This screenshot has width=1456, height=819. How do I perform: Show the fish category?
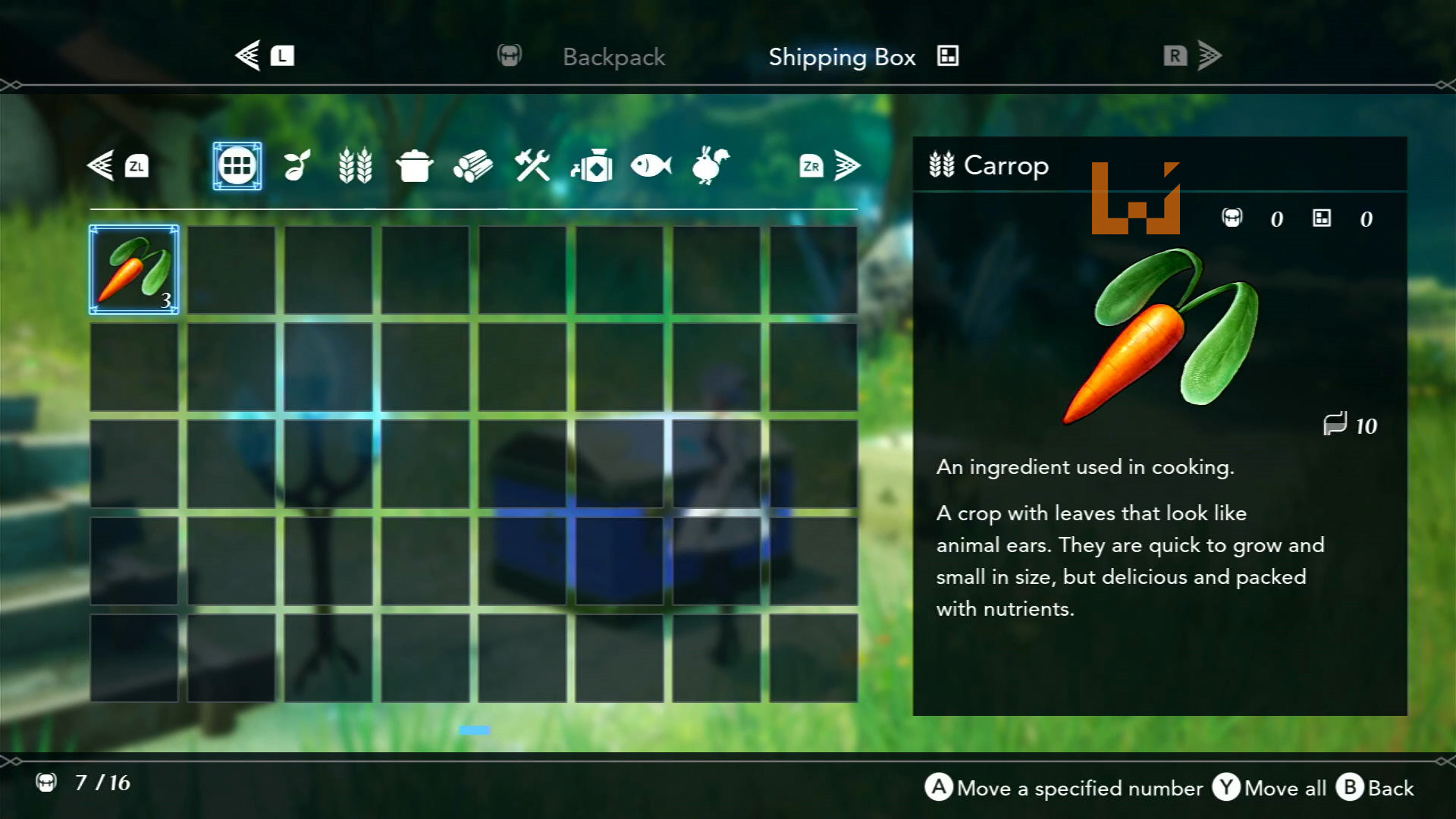point(651,165)
